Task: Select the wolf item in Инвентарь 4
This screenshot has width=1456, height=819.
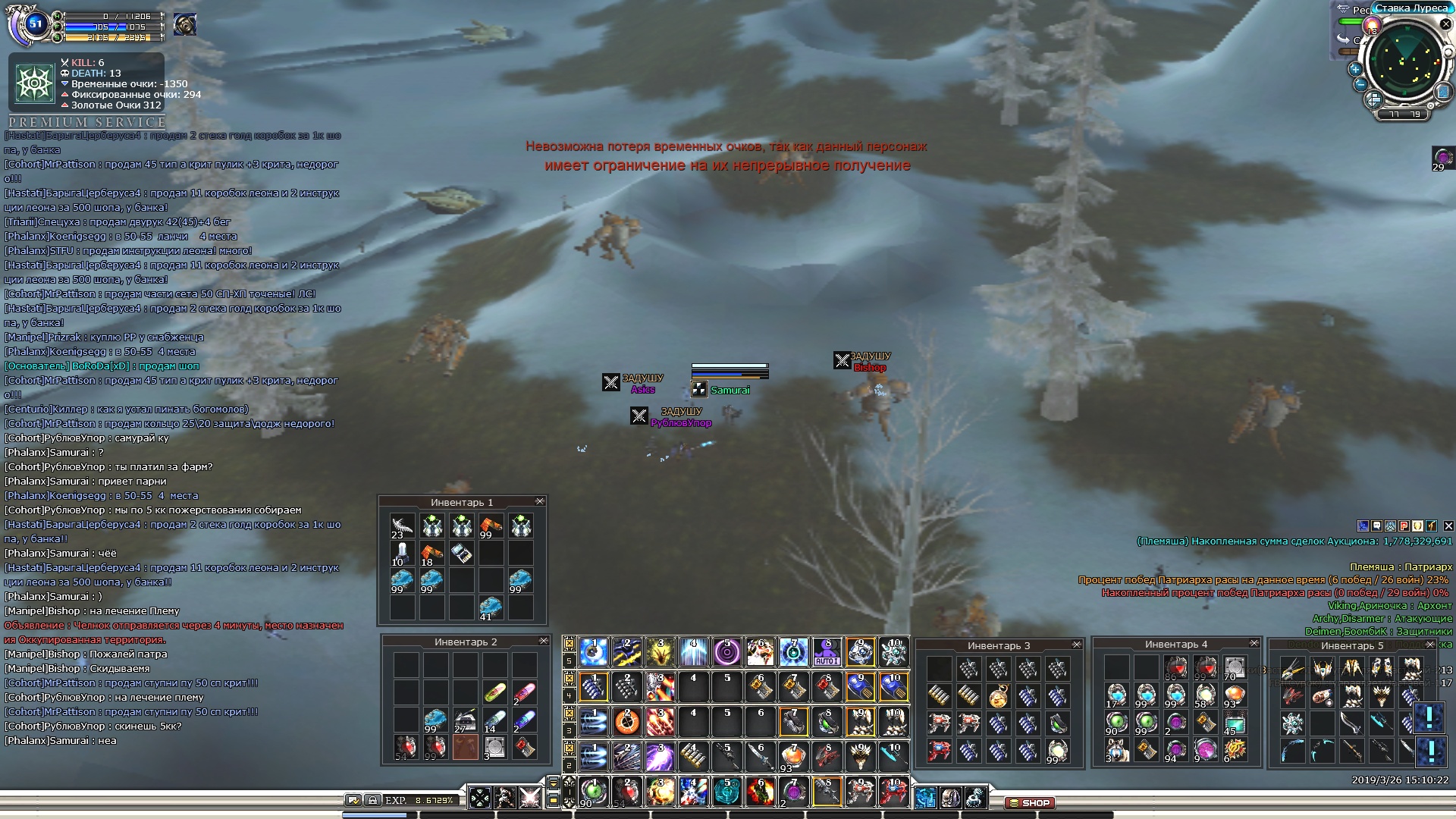Action: click(x=1116, y=751)
